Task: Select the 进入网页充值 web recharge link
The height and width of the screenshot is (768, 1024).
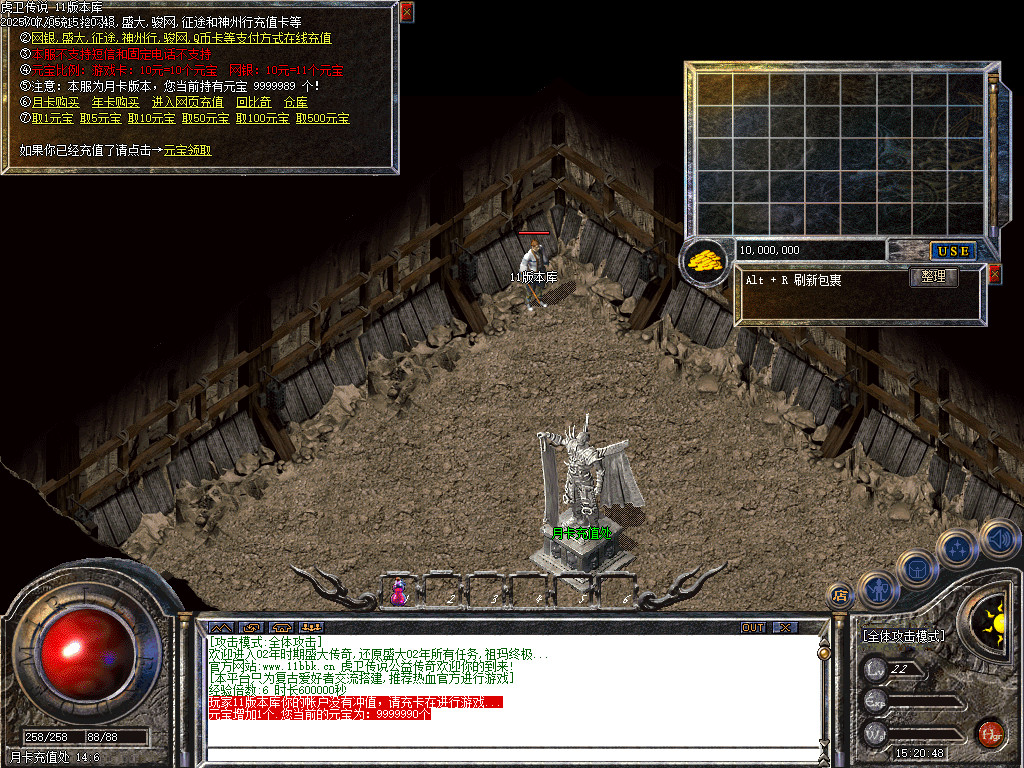Action: tap(187, 102)
